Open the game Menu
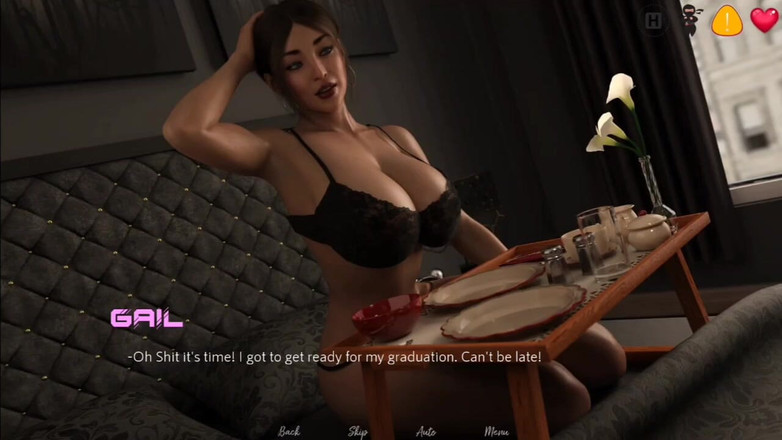Screen dimensions: 782x440 497,431
